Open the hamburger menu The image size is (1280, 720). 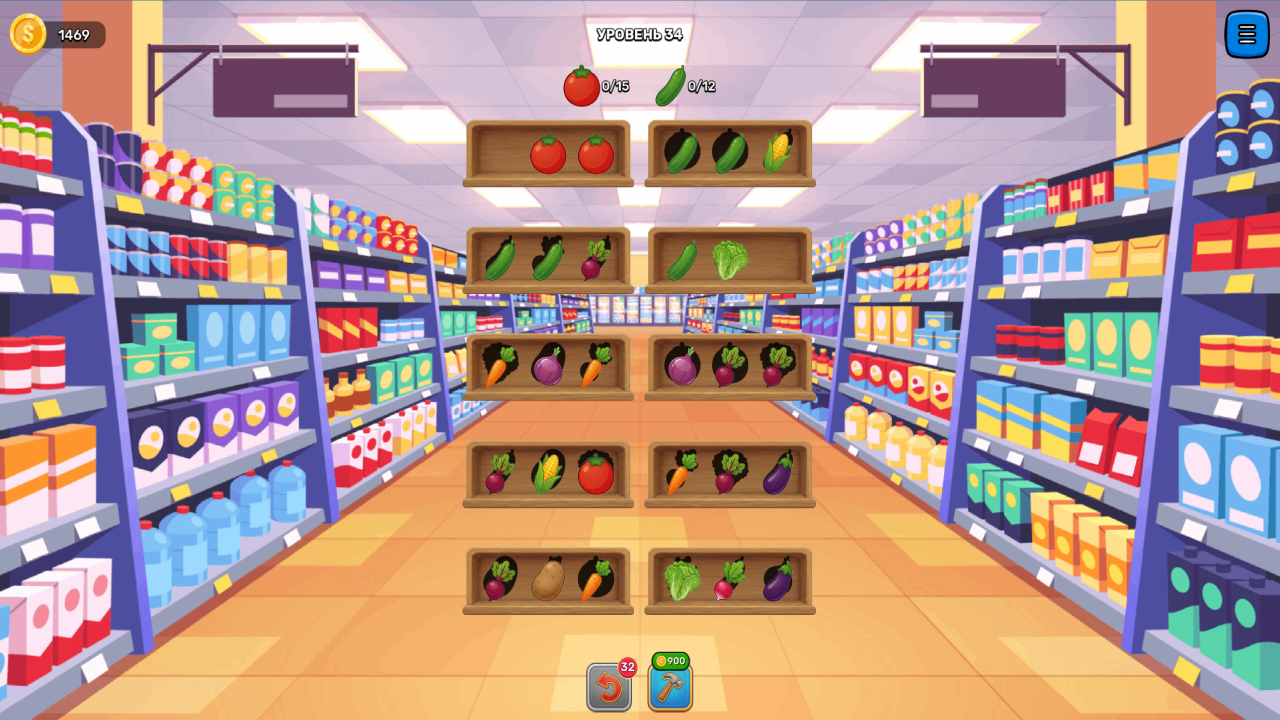click(x=1246, y=34)
